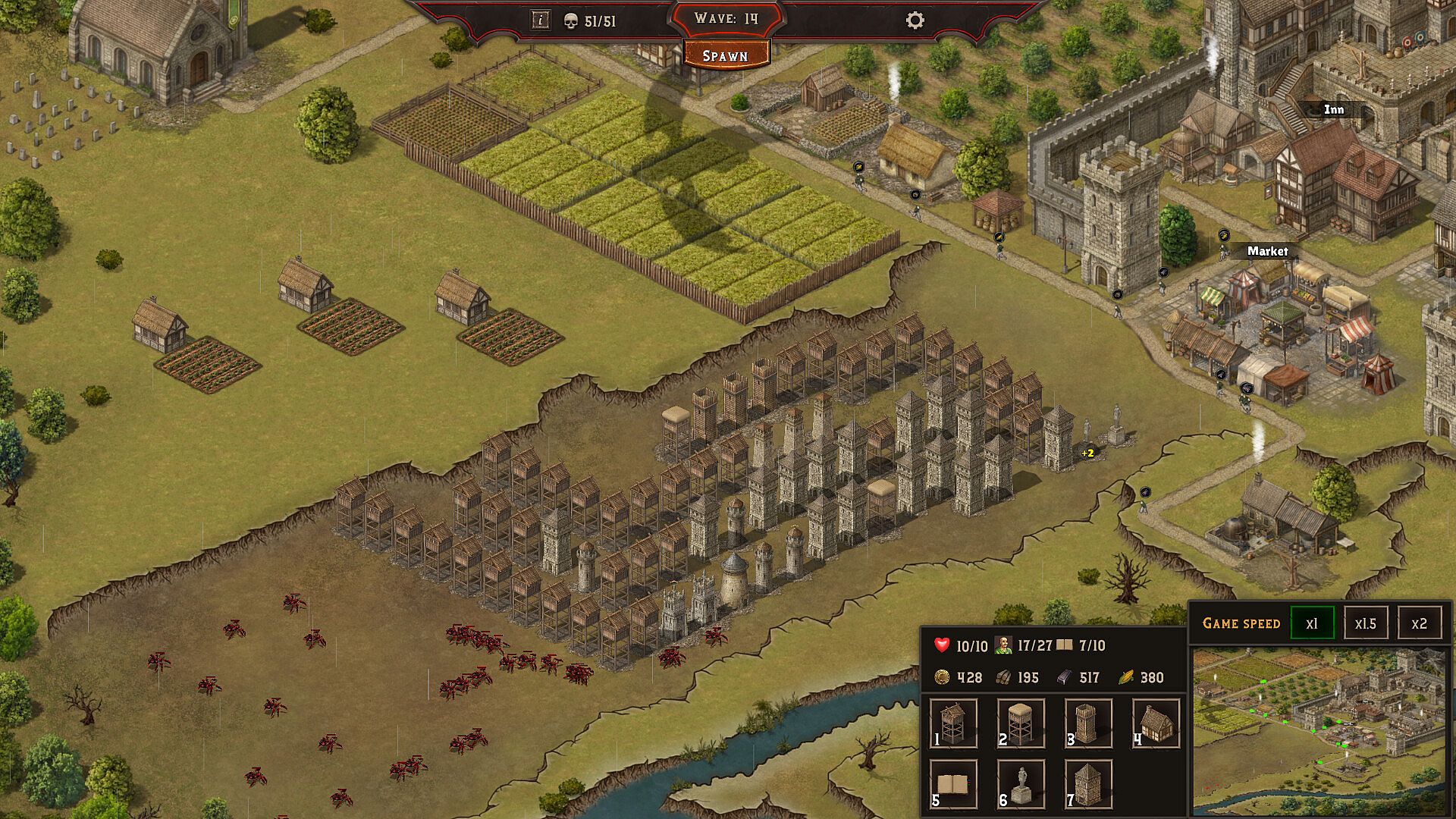Pick build slot 2 covered wooden tower
The height and width of the screenshot is (819, 1456).
coord(1021,723)
